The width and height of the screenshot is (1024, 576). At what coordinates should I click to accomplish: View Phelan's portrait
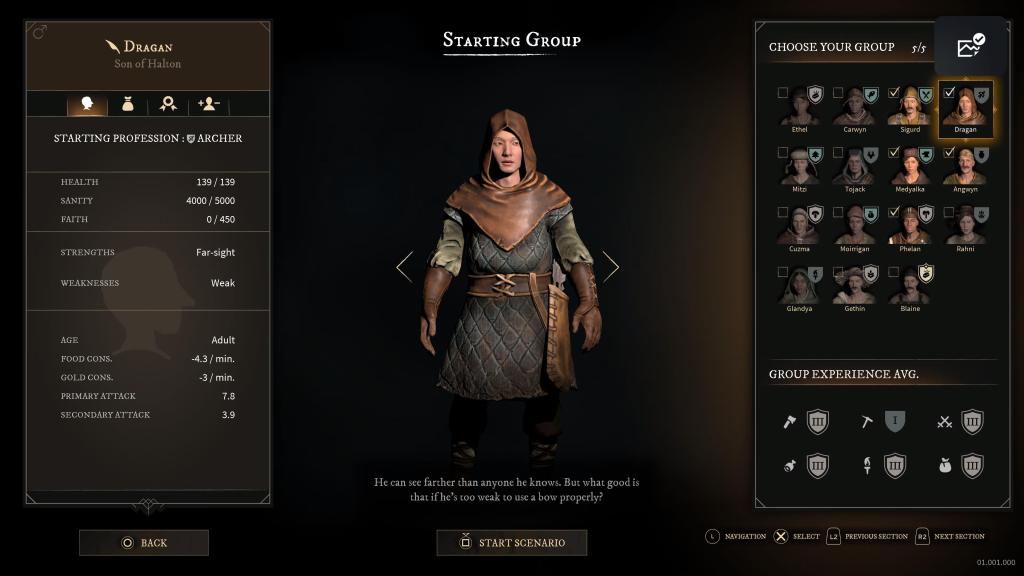pos(909,227)
